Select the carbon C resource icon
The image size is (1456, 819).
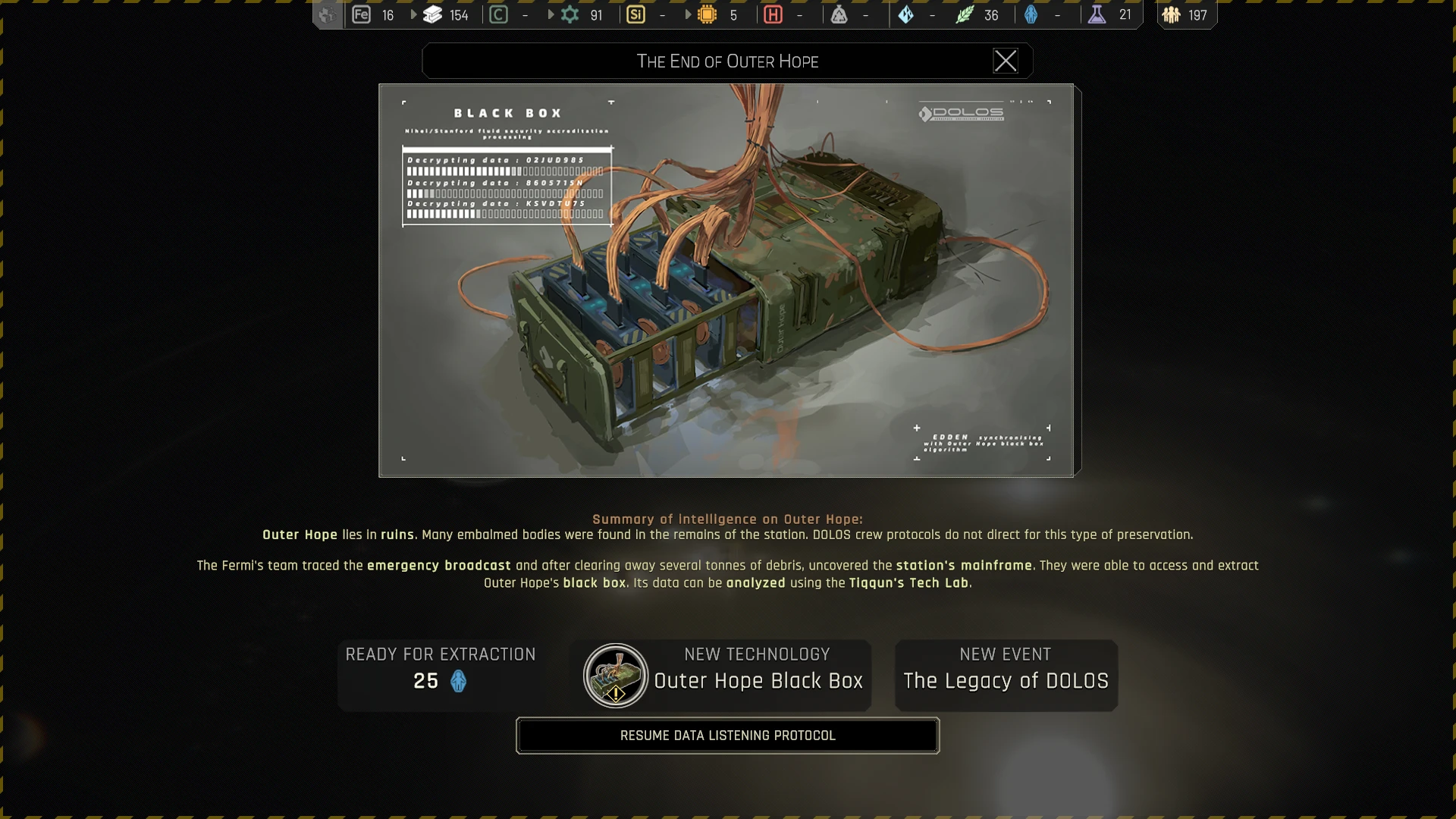click(498, 15)
